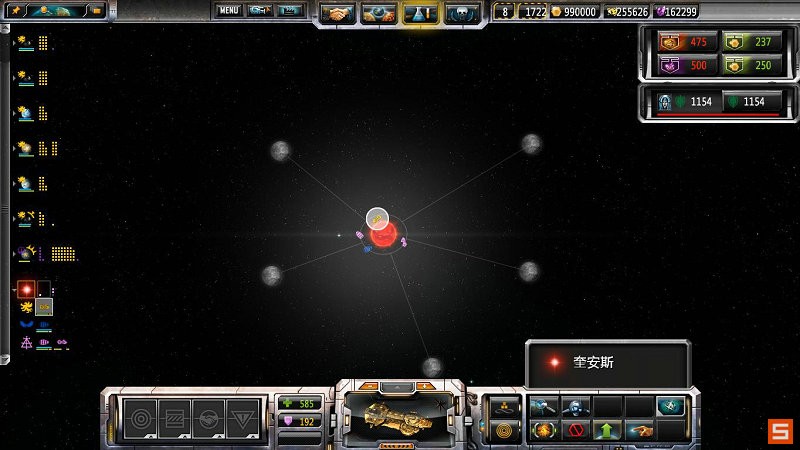Activate the orange explosion ability icon

click(543, 431)
